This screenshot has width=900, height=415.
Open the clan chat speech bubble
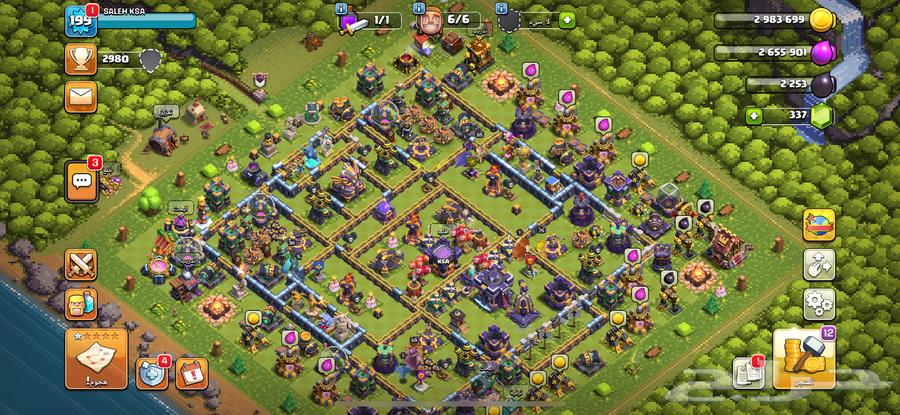81,180
